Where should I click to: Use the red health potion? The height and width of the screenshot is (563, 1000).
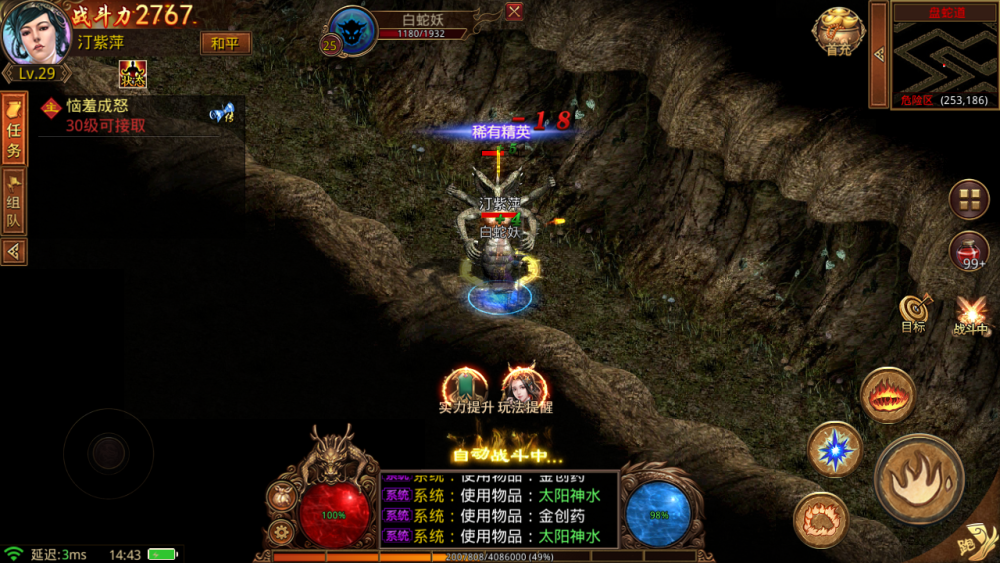click(969, 250)
